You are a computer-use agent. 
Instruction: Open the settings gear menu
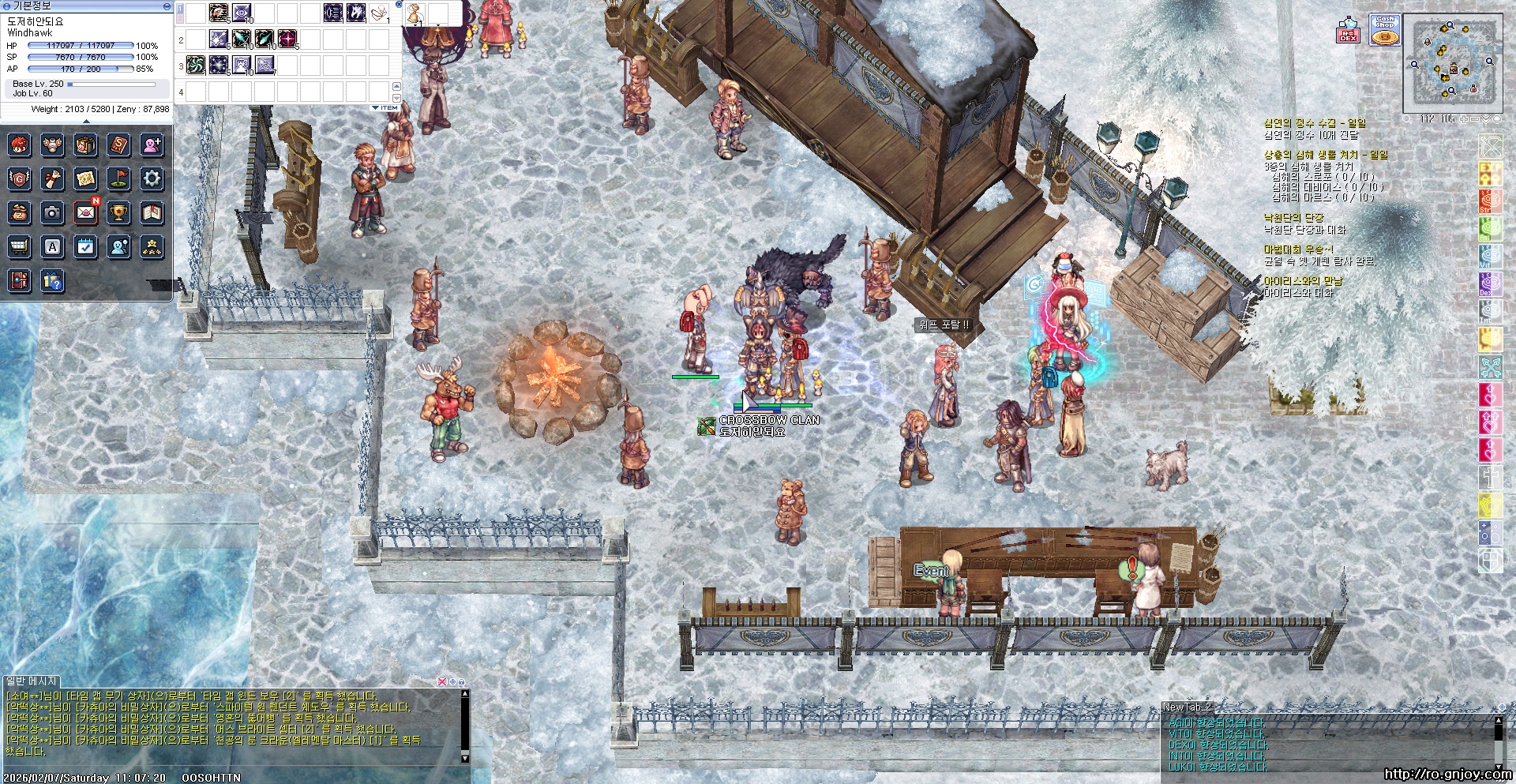pos(152,178)
